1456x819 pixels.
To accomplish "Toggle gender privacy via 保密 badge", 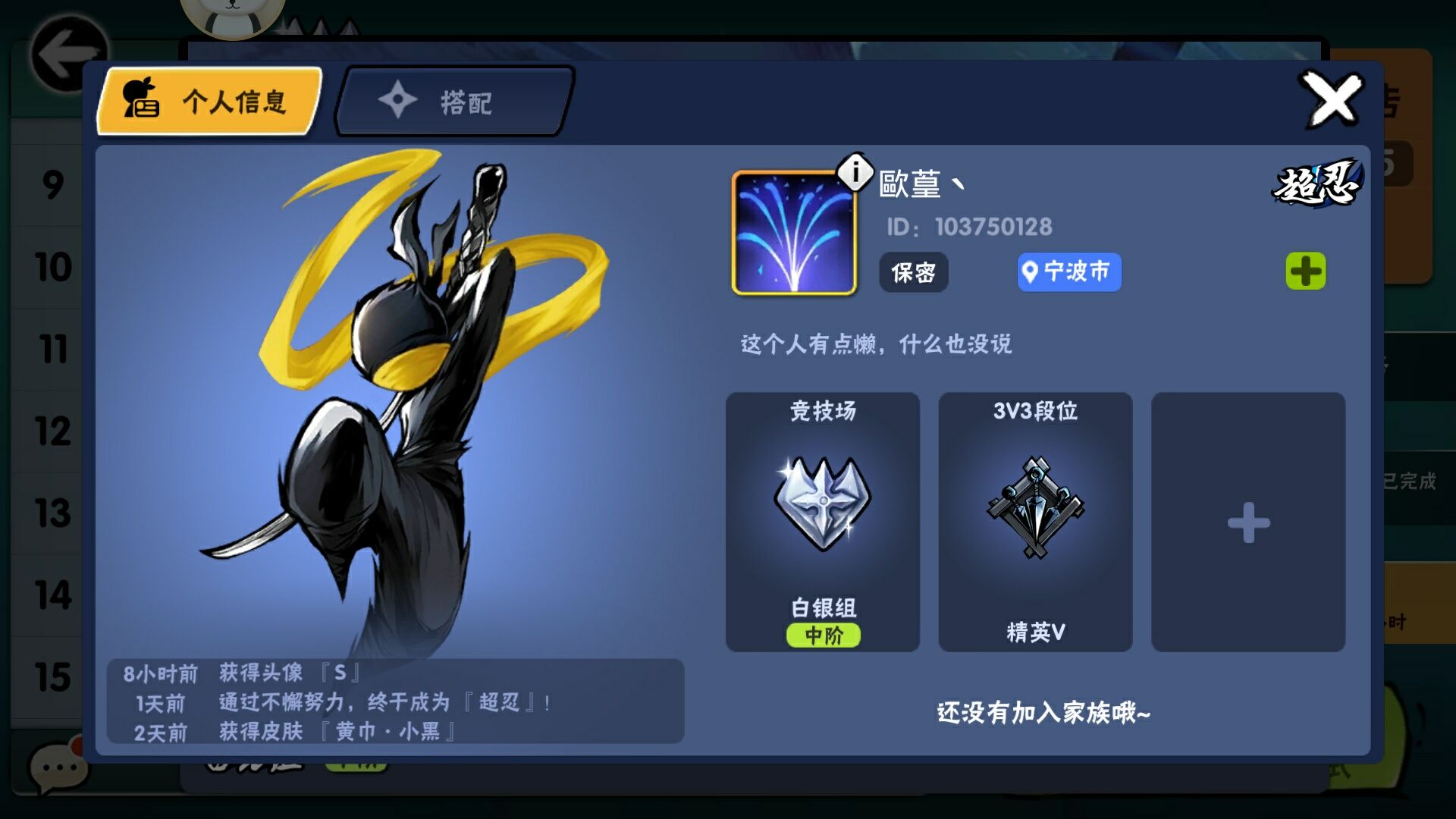I will point(913,274).
